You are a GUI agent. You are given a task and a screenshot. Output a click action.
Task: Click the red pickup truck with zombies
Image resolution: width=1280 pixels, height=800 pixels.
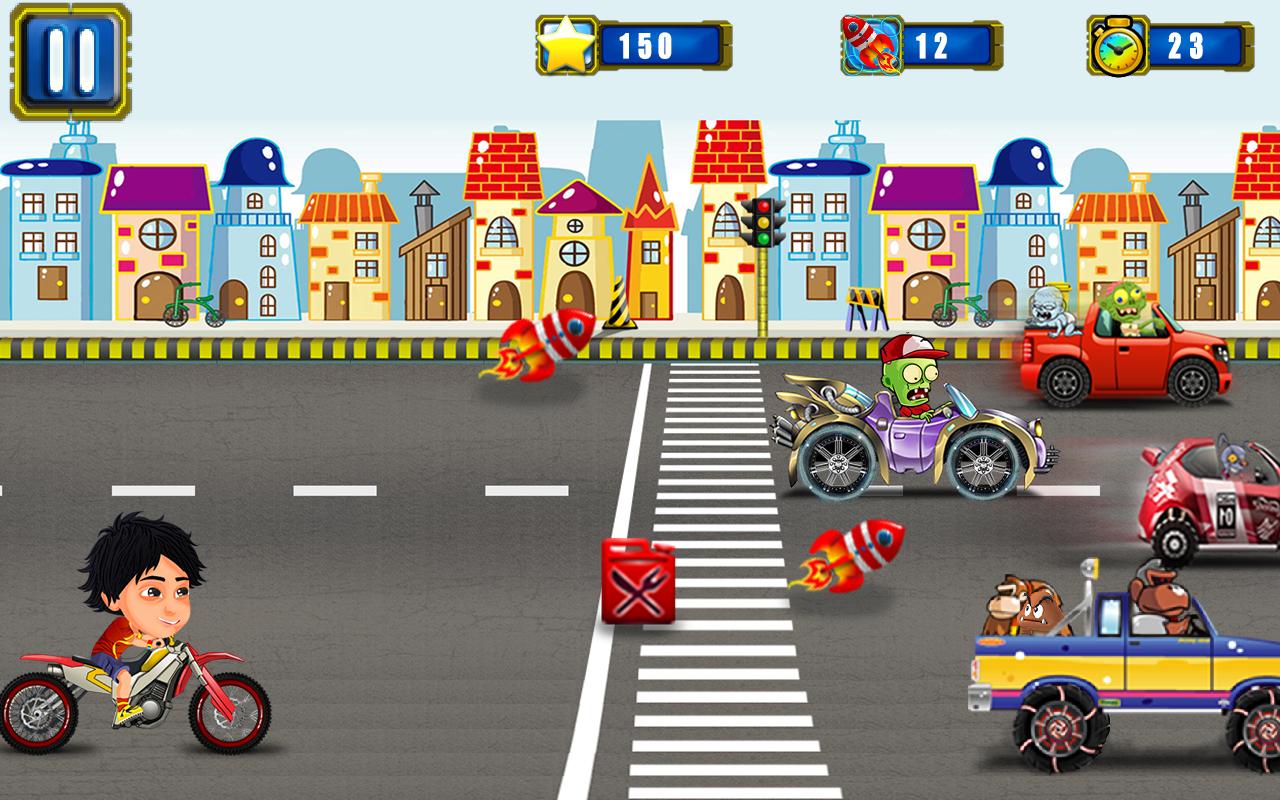1120,345
